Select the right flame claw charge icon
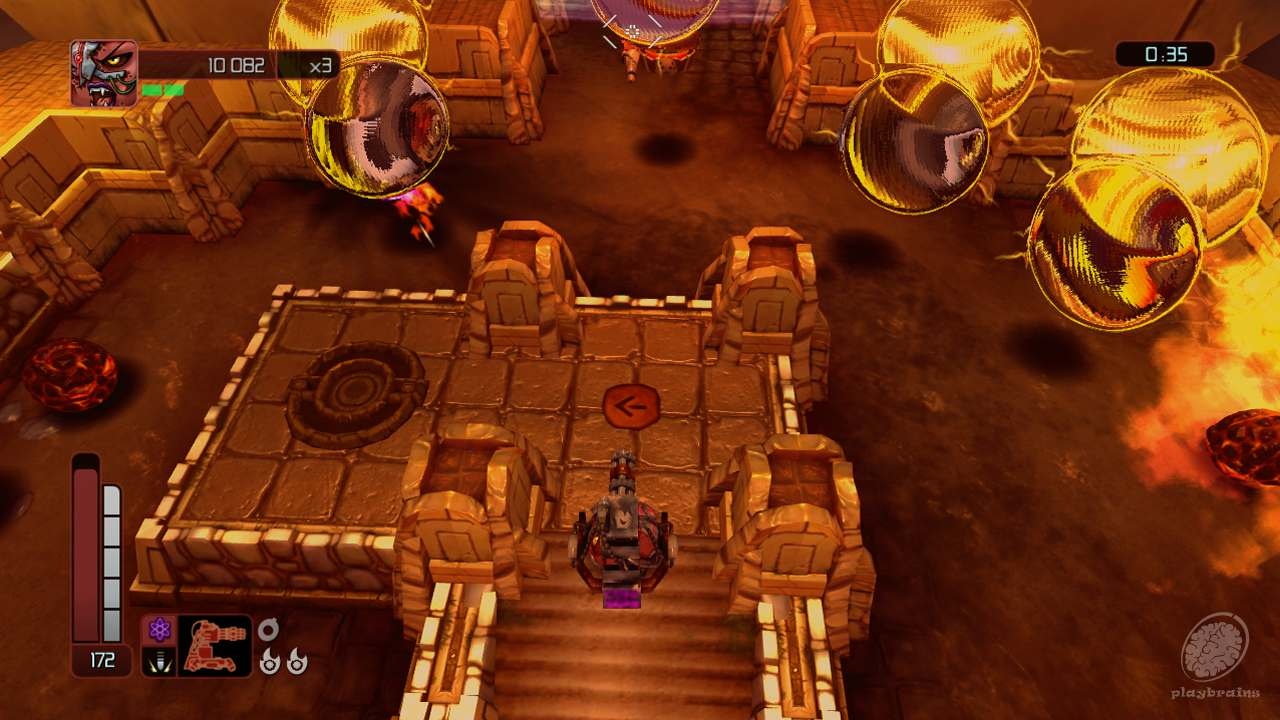The image size is (1280, 720). [298, 663]
